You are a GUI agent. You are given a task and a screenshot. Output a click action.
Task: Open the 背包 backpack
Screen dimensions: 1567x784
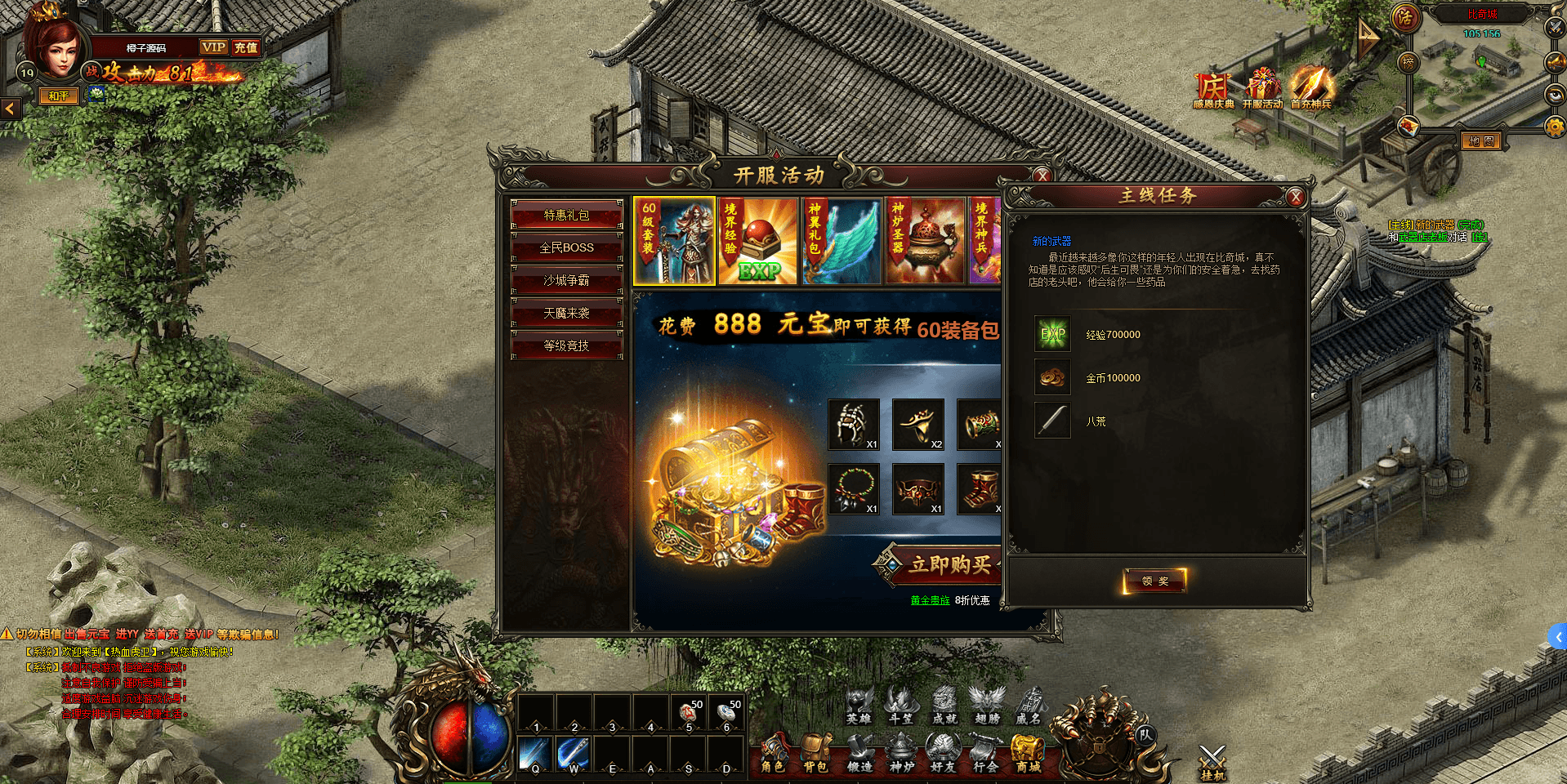[x=815, y=754]
